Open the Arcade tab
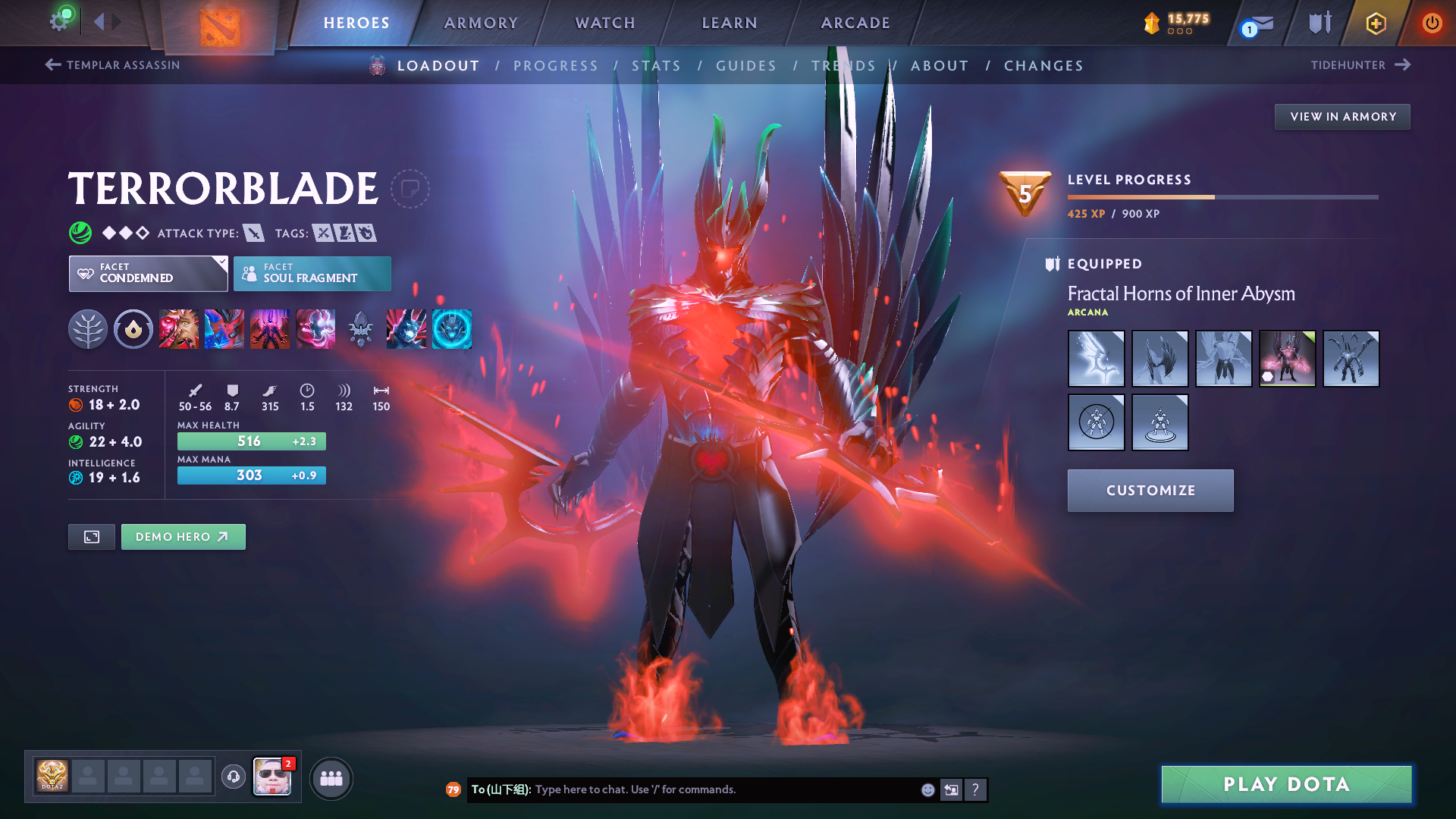This screenshot has height=819, width=1456. [855, 23]
